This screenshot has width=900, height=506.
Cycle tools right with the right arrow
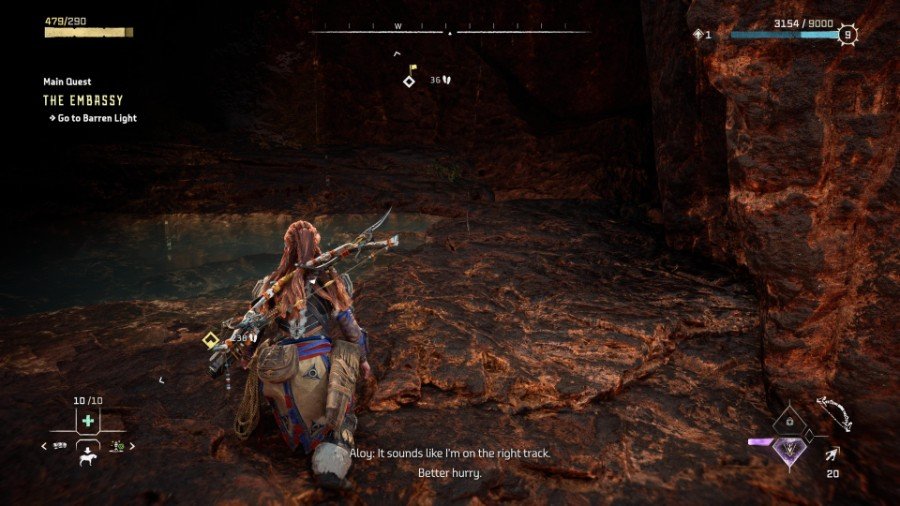tap(132, 446)
